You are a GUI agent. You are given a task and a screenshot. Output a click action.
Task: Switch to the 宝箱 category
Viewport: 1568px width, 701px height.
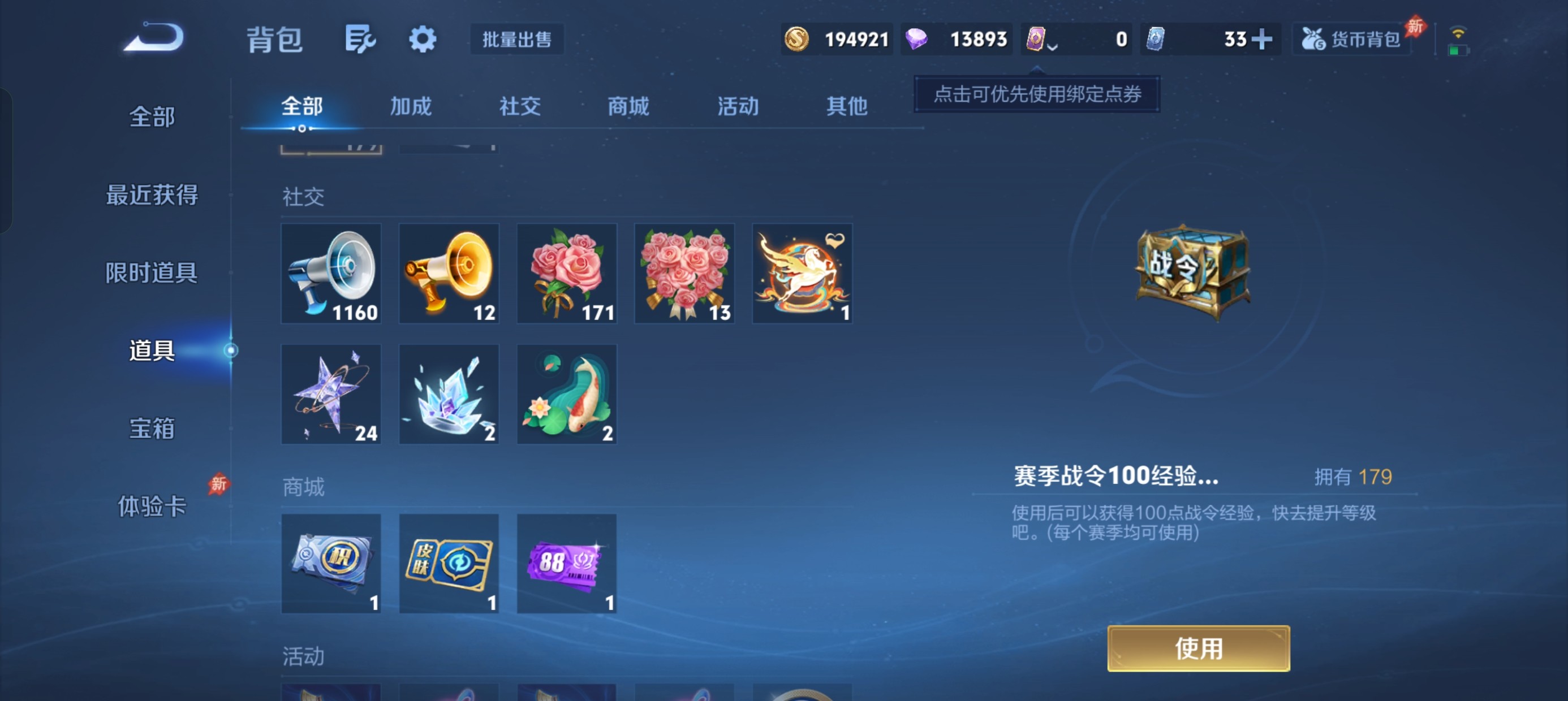153,429
